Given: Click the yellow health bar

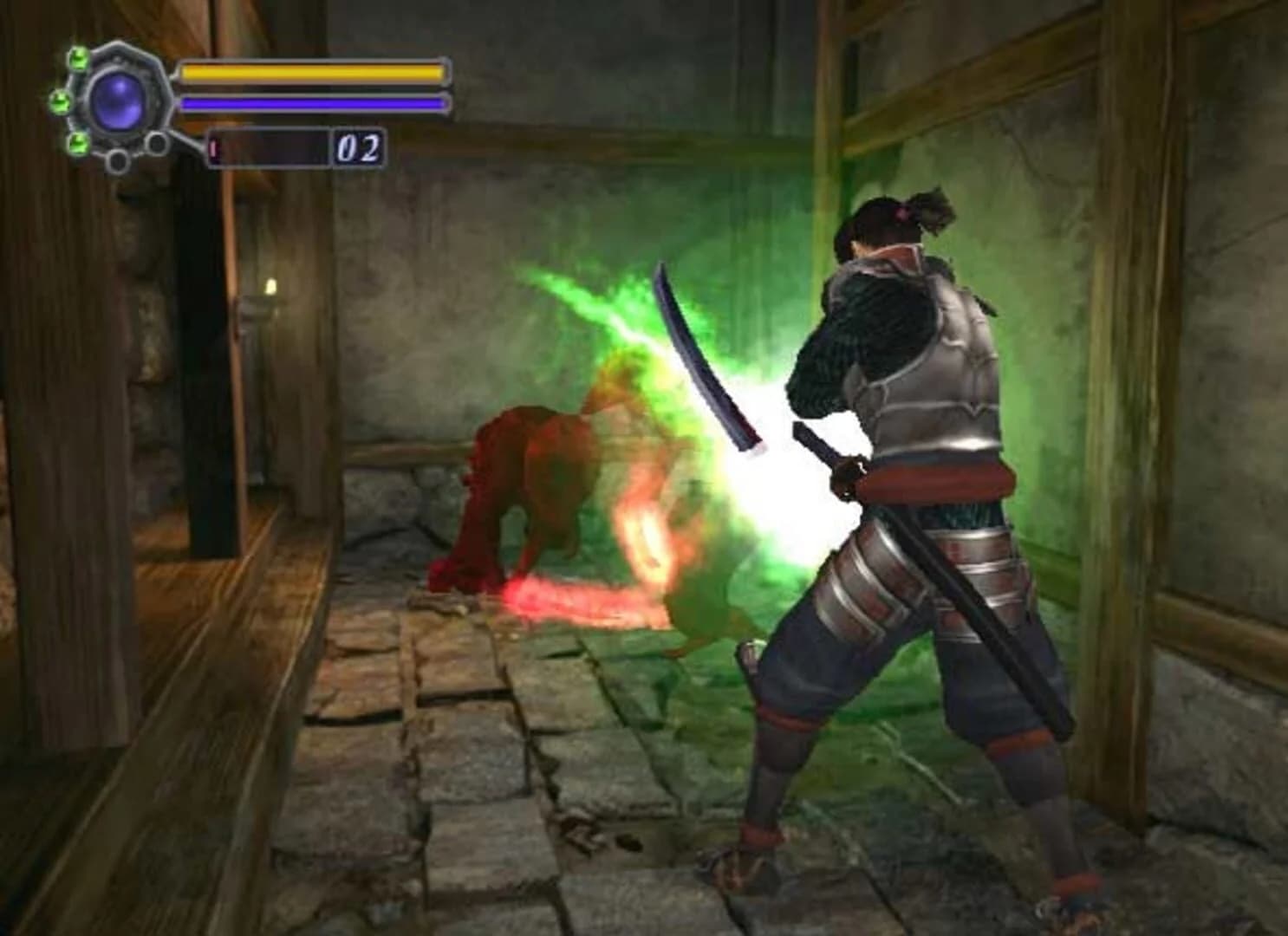Looking at the screenshot, I should [x=312, y=71].
